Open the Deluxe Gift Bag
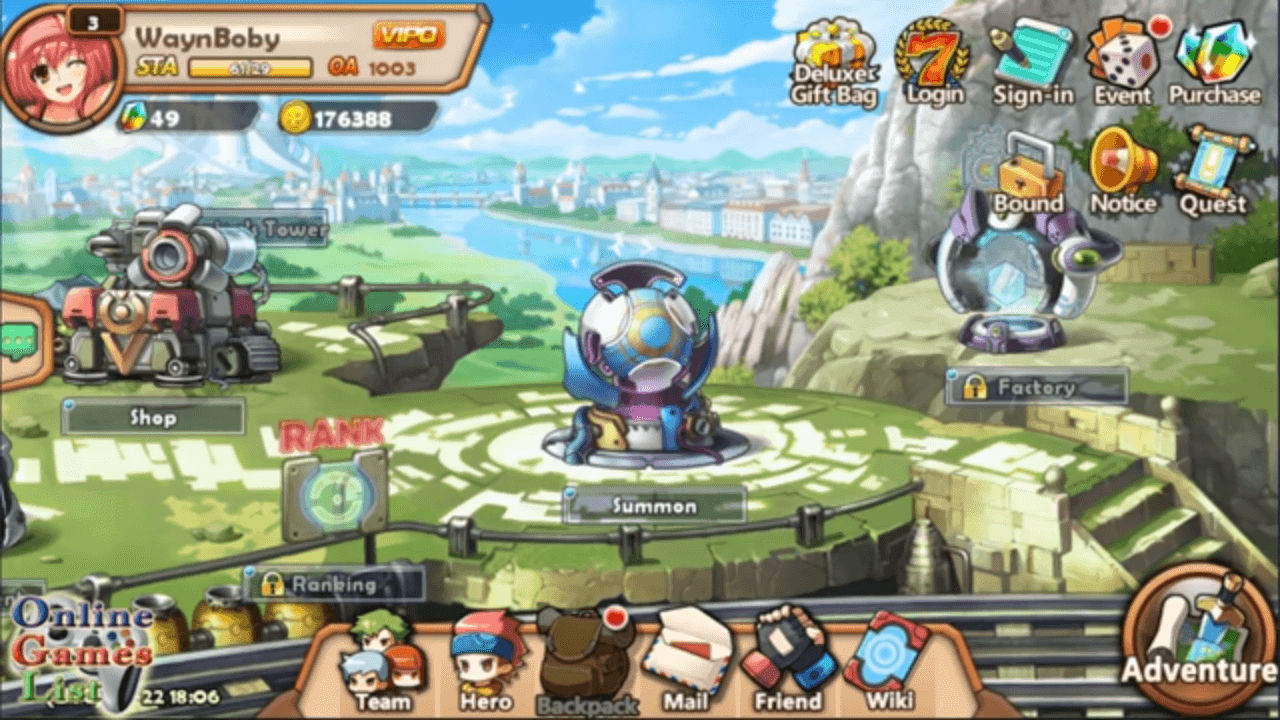 pos(835,63)
